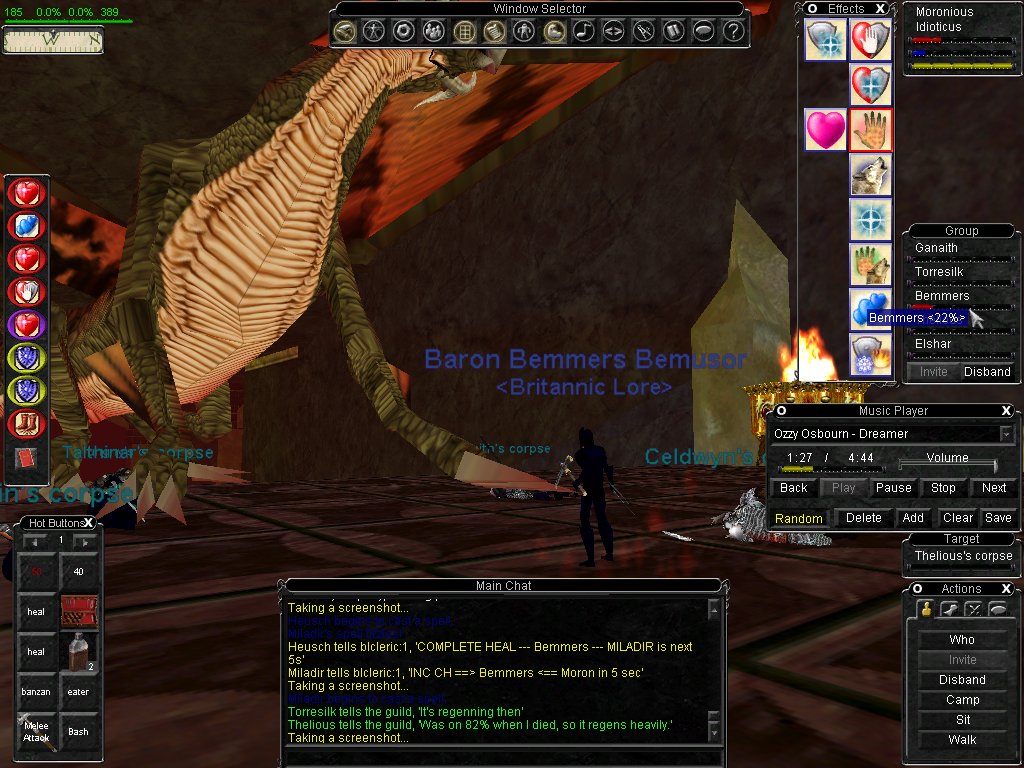1024x768 pixels.
Task: Toggle Random playback in Music Player
Action: [x=798, y=518]
